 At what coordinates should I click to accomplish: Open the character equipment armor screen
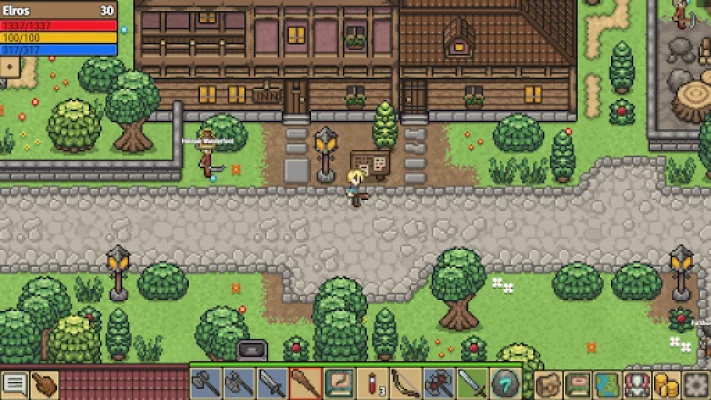[636, 385]
